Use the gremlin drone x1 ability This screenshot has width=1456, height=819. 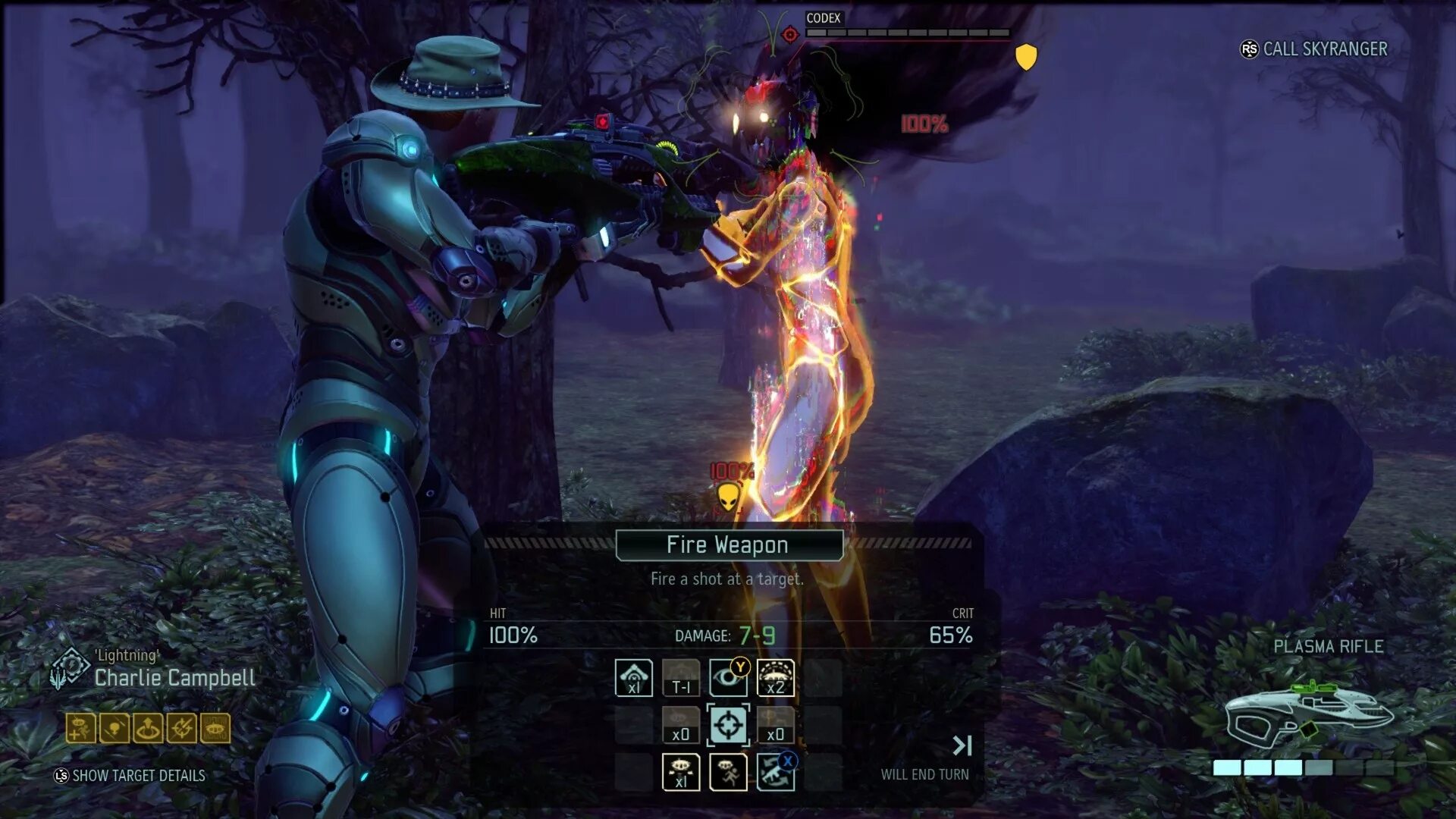680,773
